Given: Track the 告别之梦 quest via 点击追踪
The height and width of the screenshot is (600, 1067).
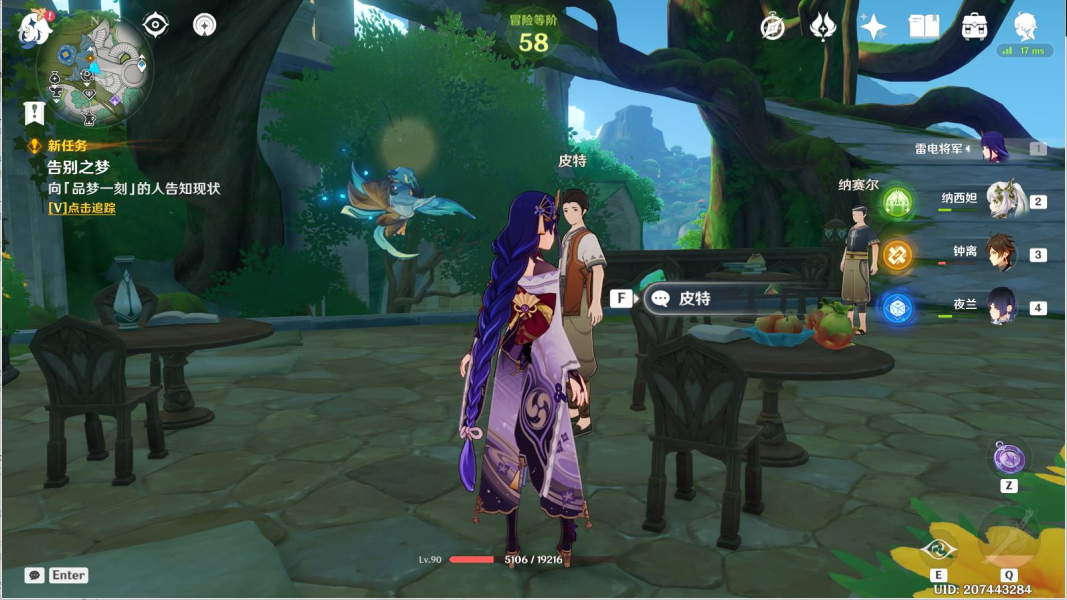Looking at the screenshot, I should [82, 208].
